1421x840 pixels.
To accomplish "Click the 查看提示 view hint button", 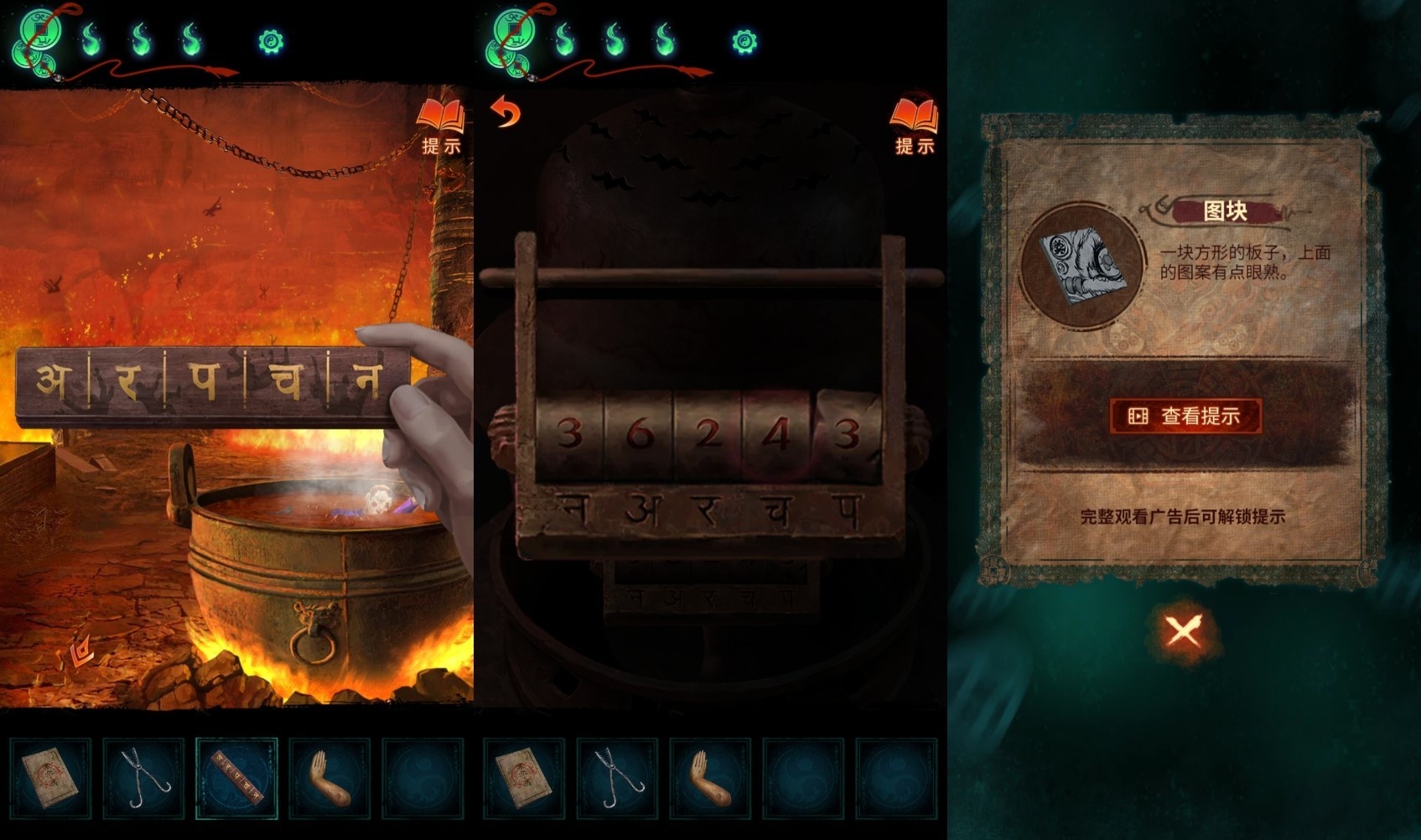I will tap(1185, 416).
